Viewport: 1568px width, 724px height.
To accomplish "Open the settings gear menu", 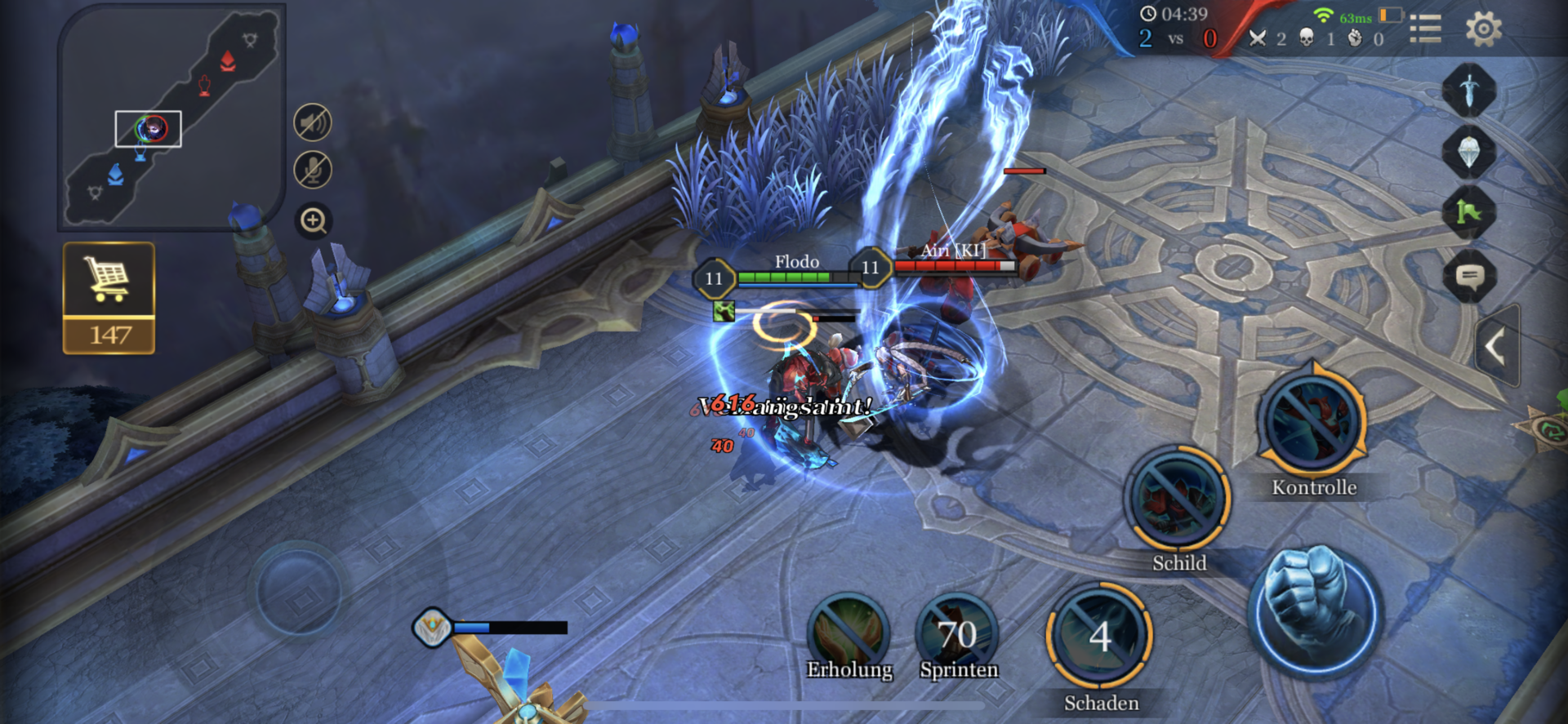I will point(1483,29).
